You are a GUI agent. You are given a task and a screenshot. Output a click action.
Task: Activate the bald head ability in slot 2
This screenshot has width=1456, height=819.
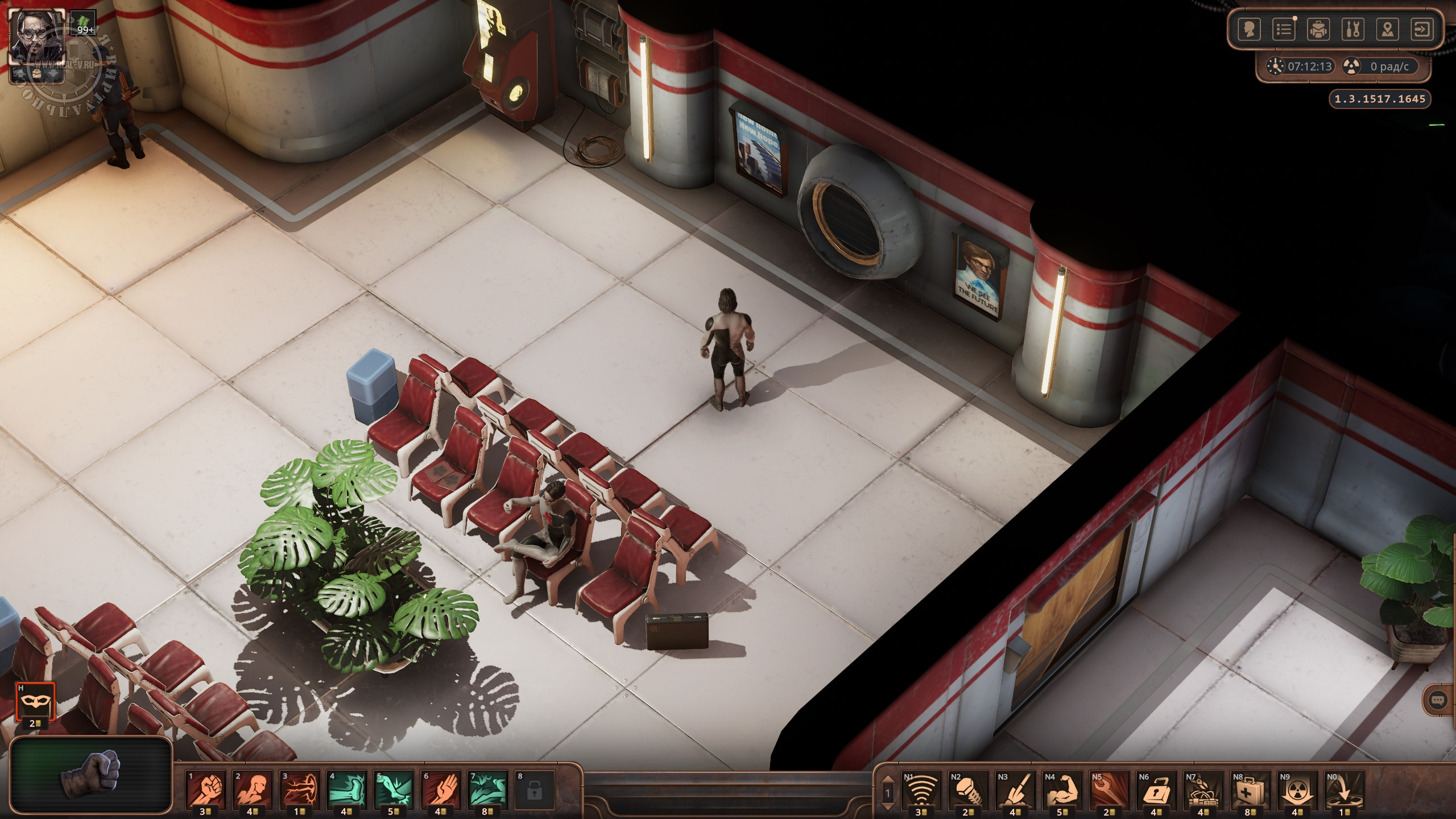pyautogui.click(x=253, y=789)
